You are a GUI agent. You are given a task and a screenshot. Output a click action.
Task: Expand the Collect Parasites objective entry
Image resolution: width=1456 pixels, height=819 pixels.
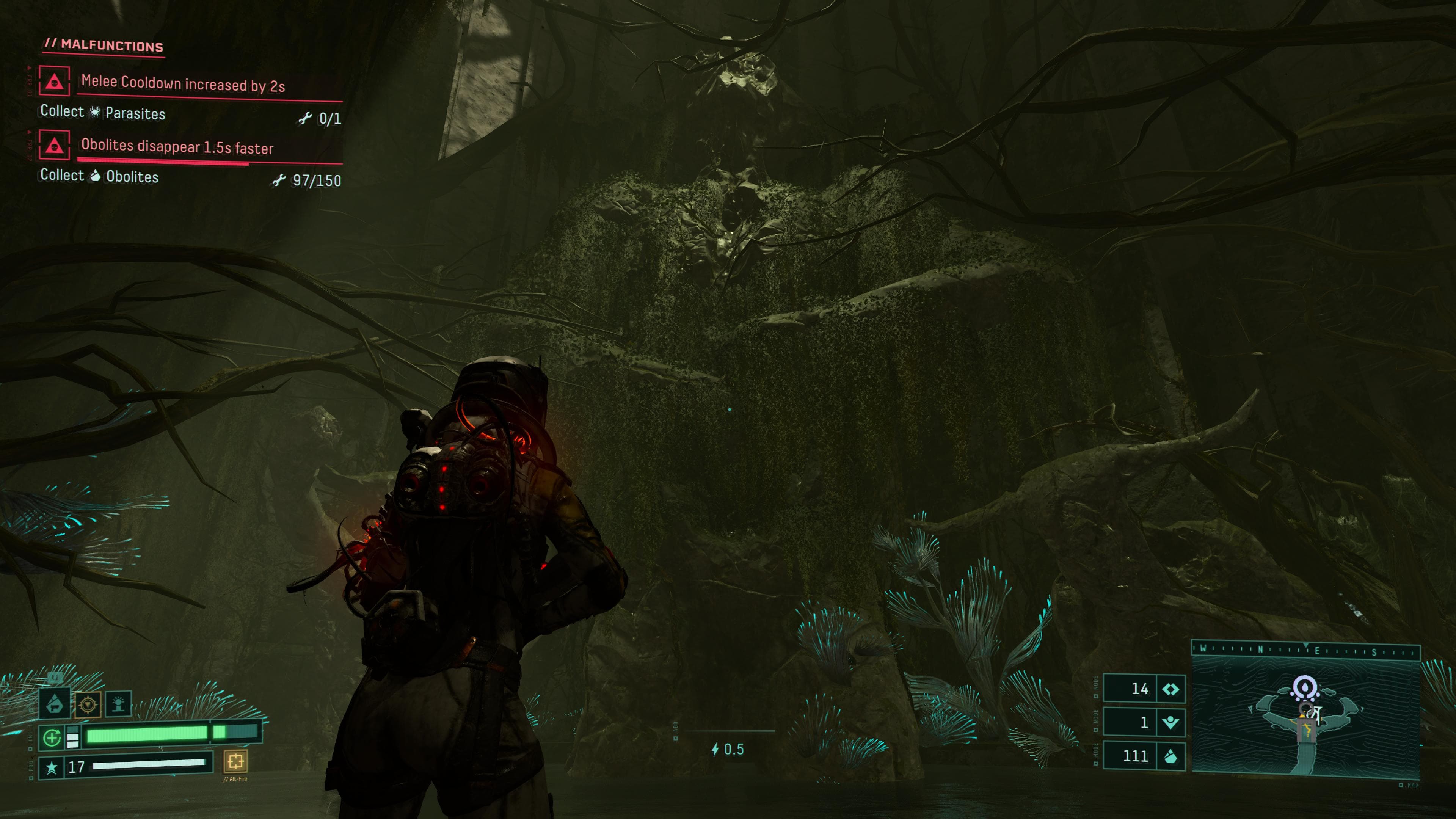102,113
